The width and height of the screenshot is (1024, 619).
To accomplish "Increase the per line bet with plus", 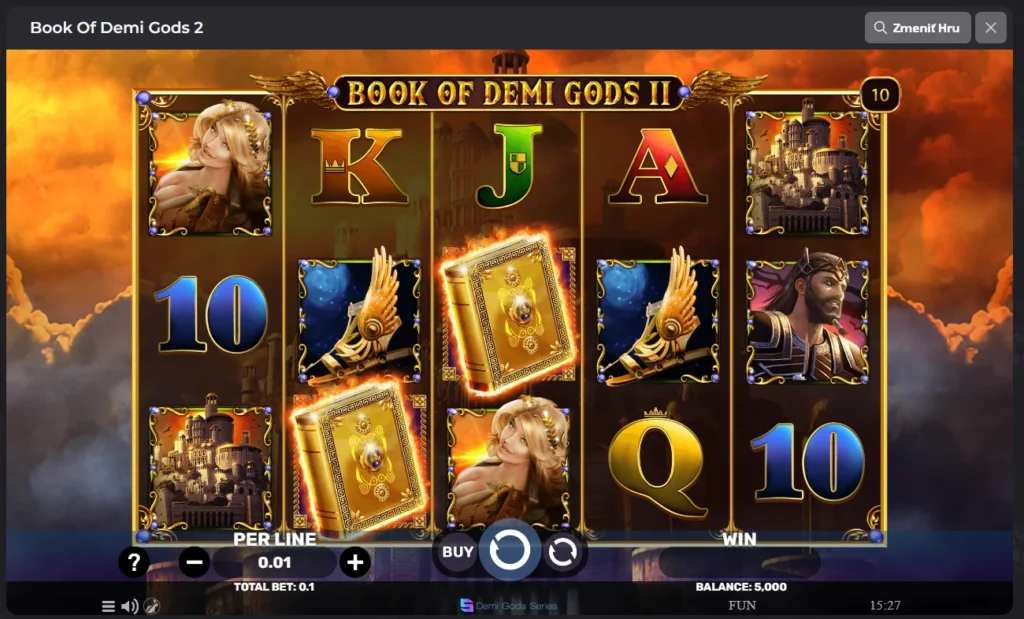I will [354, 562].
